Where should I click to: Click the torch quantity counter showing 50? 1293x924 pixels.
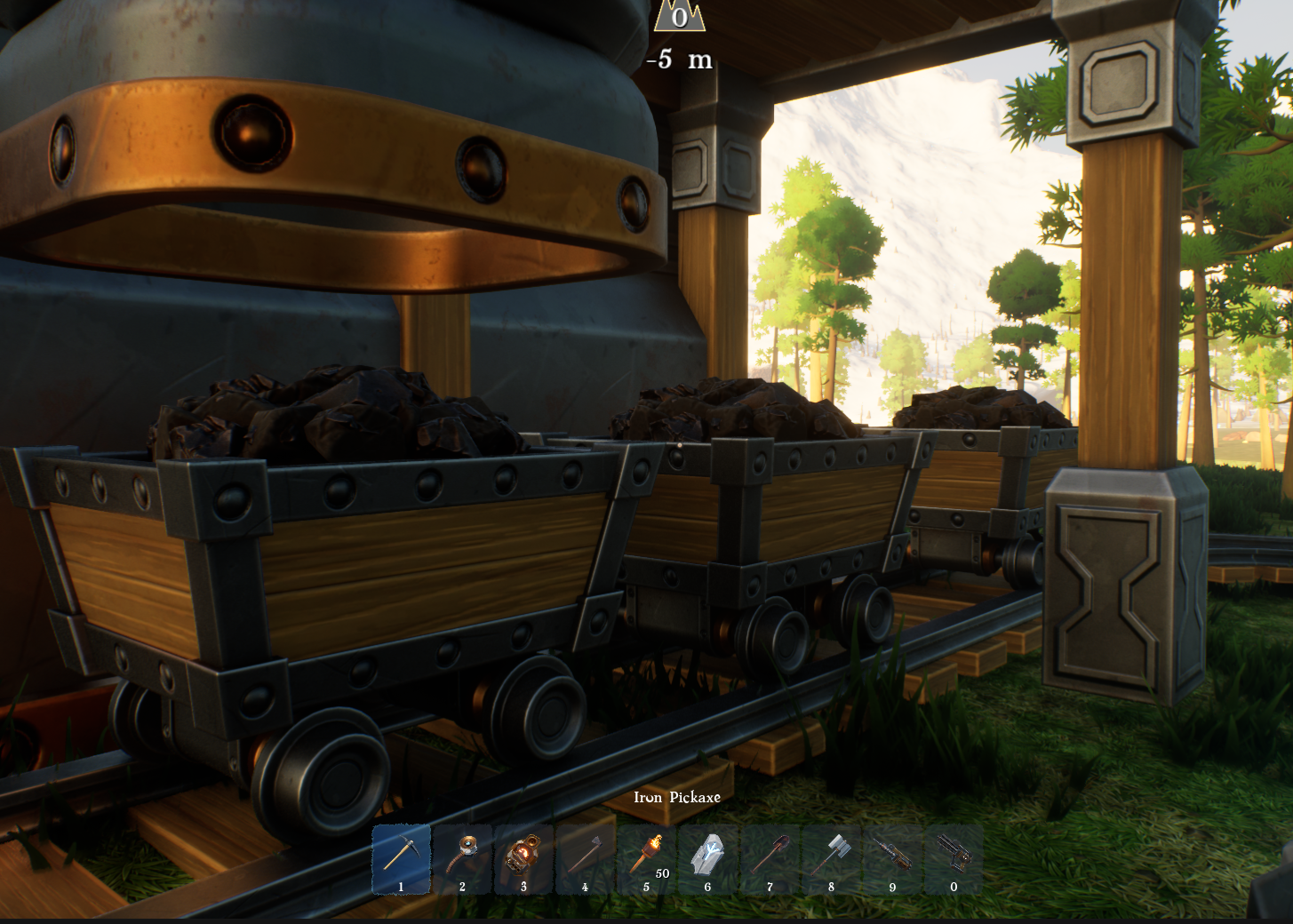pyautogui.click(x=661, y=874)
